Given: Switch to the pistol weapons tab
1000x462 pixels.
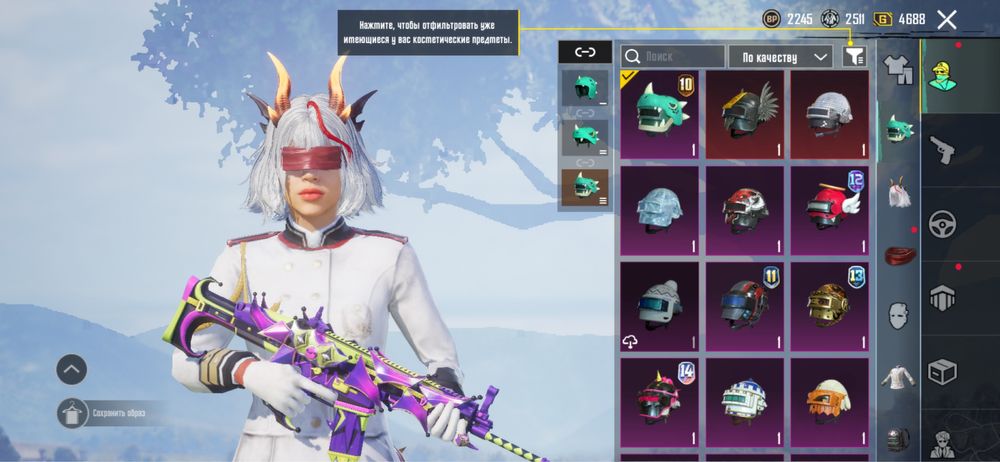Looking at the screenshot, I should point(942,150).
